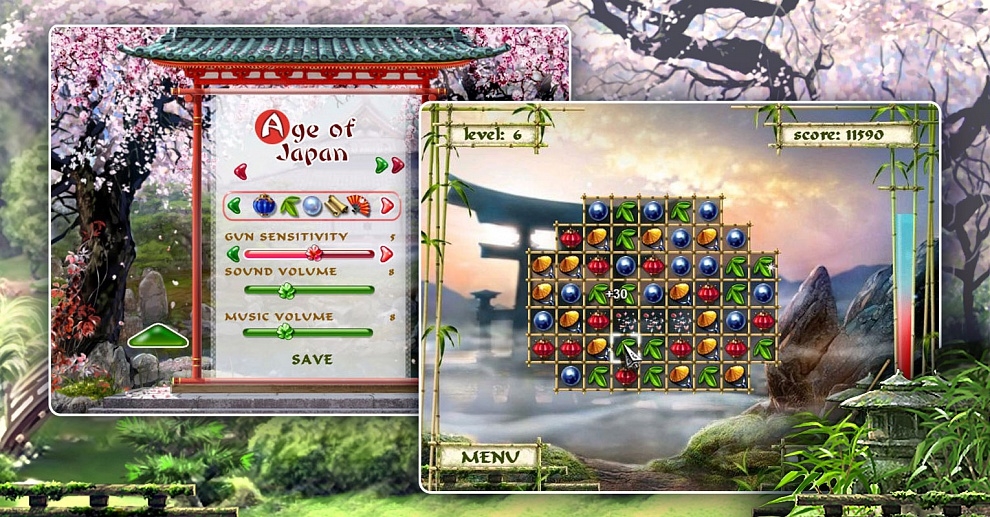Select the golden scroll icon in the settings row
990x517 pixels.
pyautogui.click(x=336, y=206)
